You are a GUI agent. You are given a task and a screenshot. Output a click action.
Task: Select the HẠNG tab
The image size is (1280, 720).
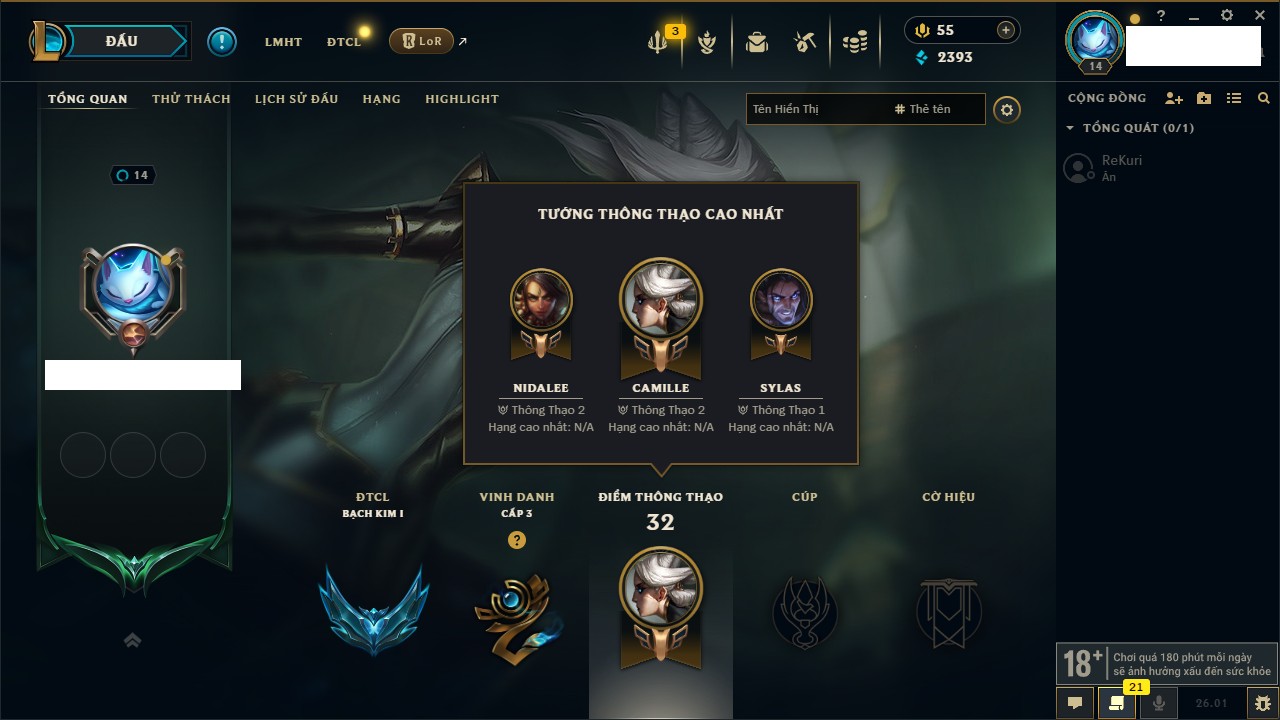381,99
